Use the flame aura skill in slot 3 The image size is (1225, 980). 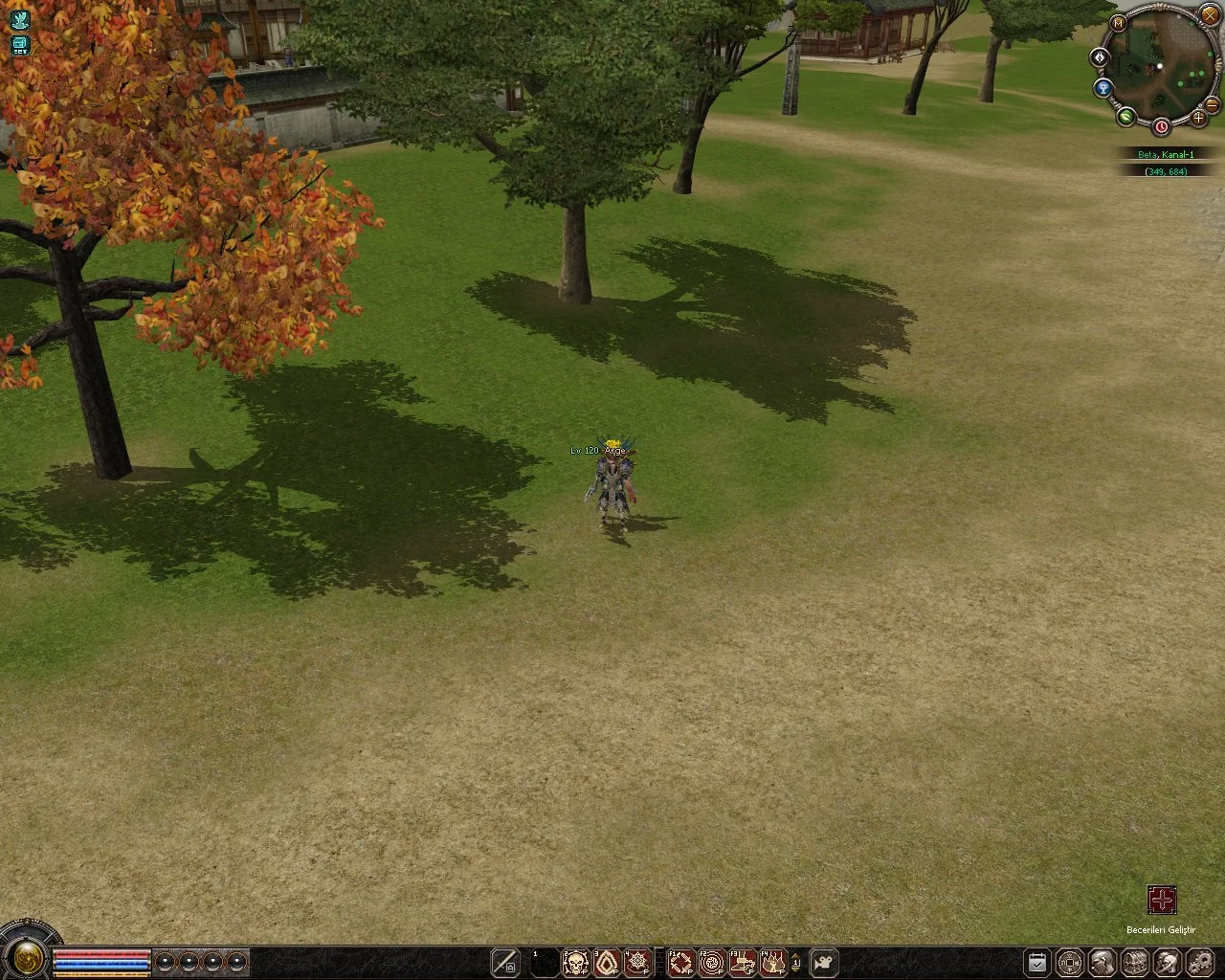606,962
